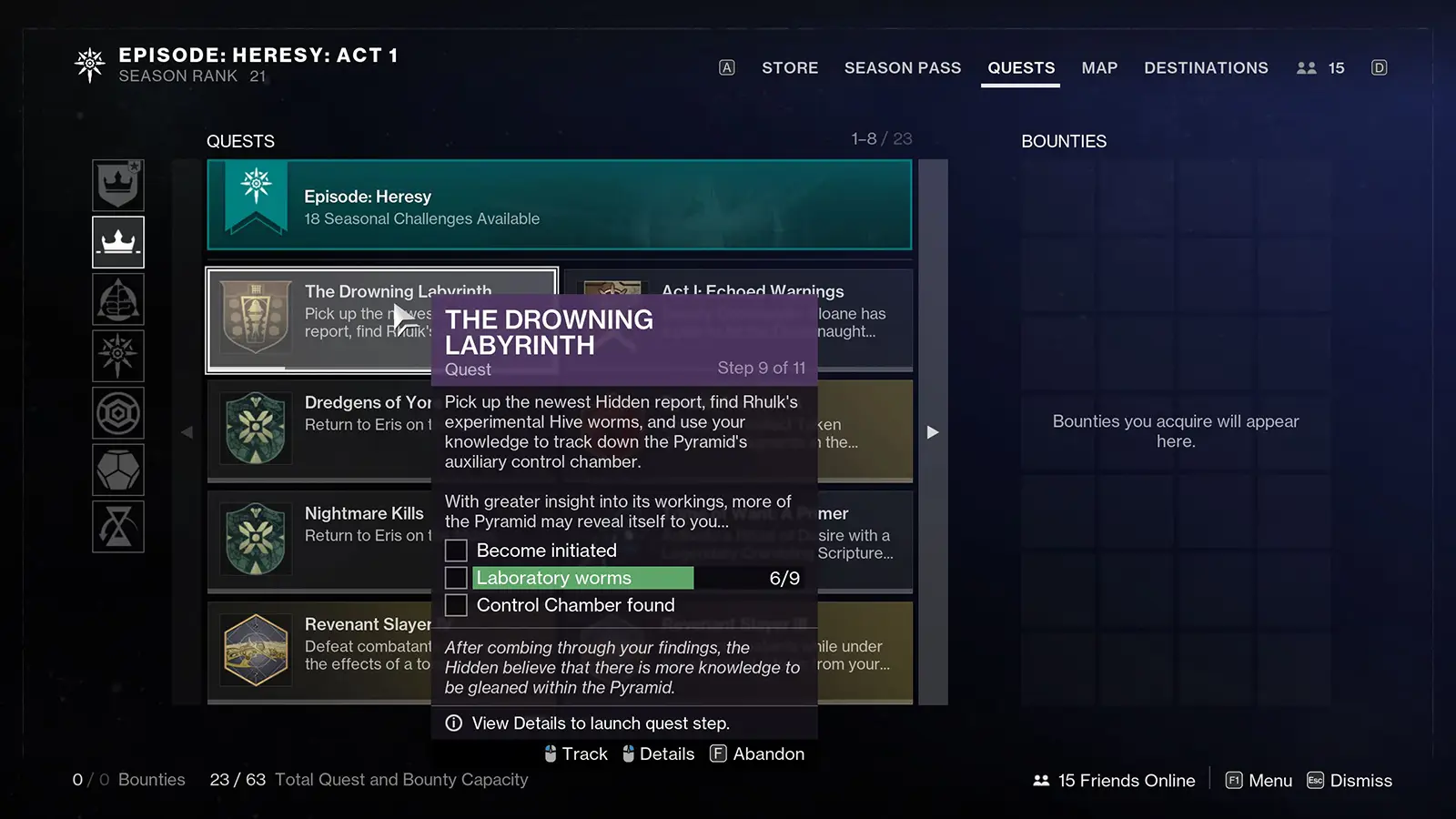1456x819 pixels.
Task: Show the 15 Friends Online list
Action: (1114, 781)
